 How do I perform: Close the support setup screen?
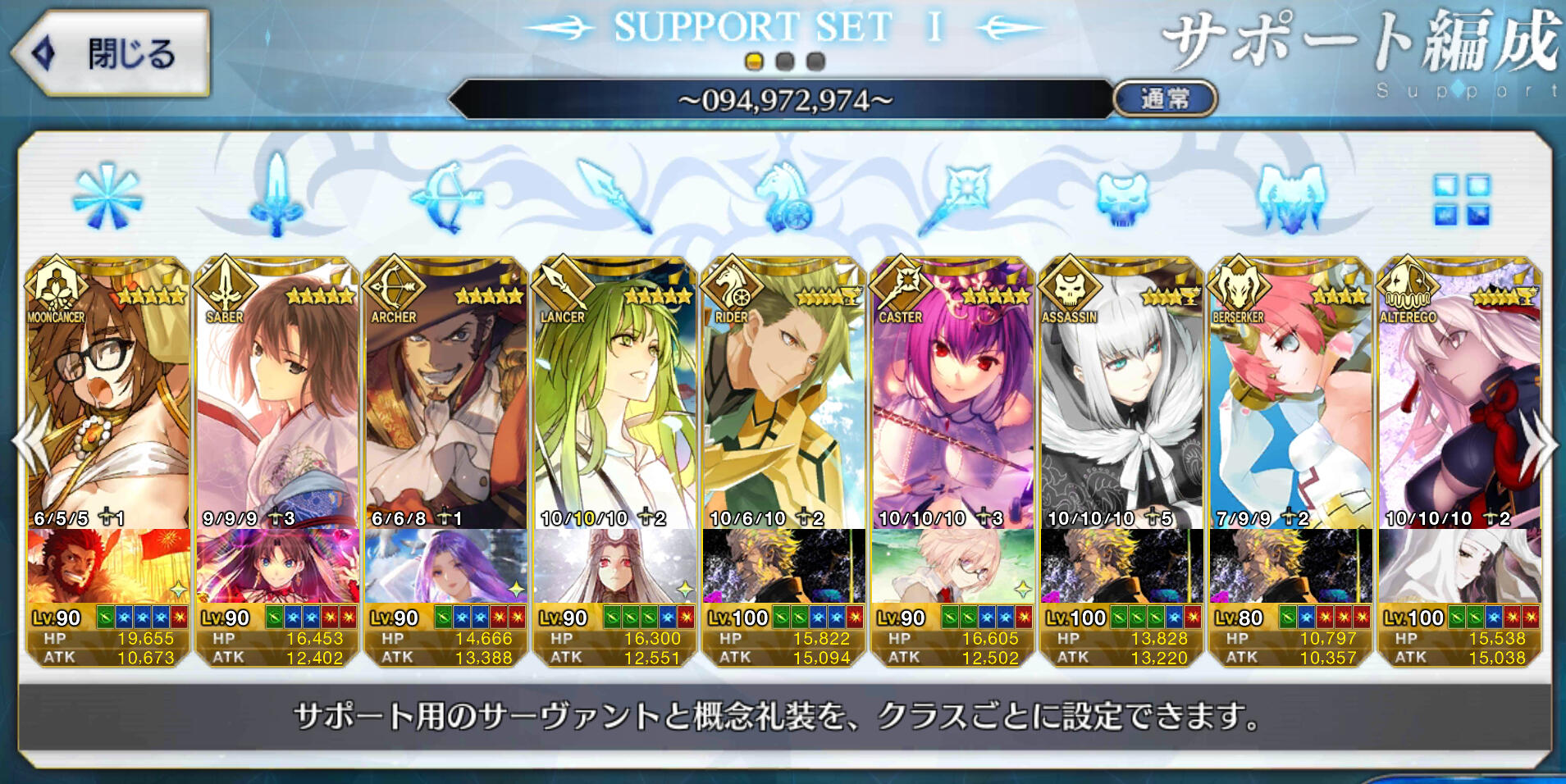click(x=111, y=54)
